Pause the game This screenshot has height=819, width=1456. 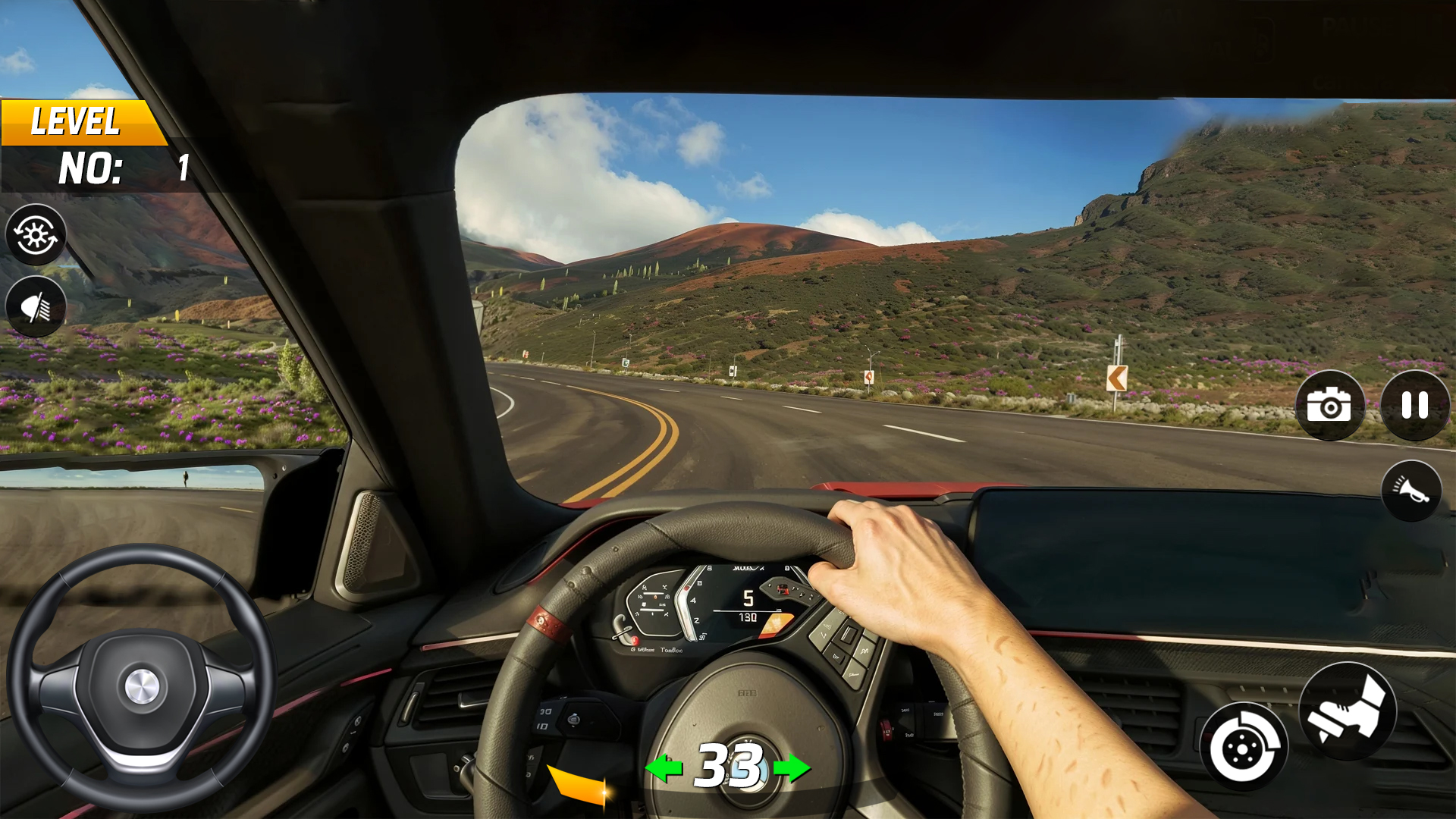point(1414,406)
